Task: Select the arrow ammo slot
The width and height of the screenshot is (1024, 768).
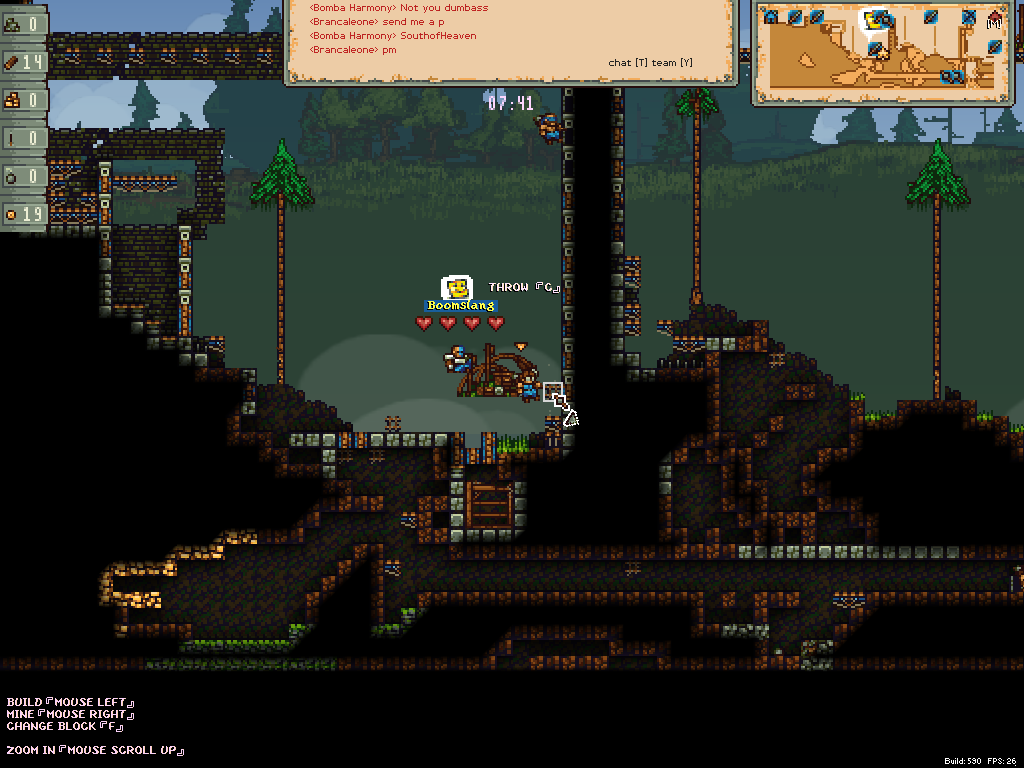Action: [x=23, y=138]
